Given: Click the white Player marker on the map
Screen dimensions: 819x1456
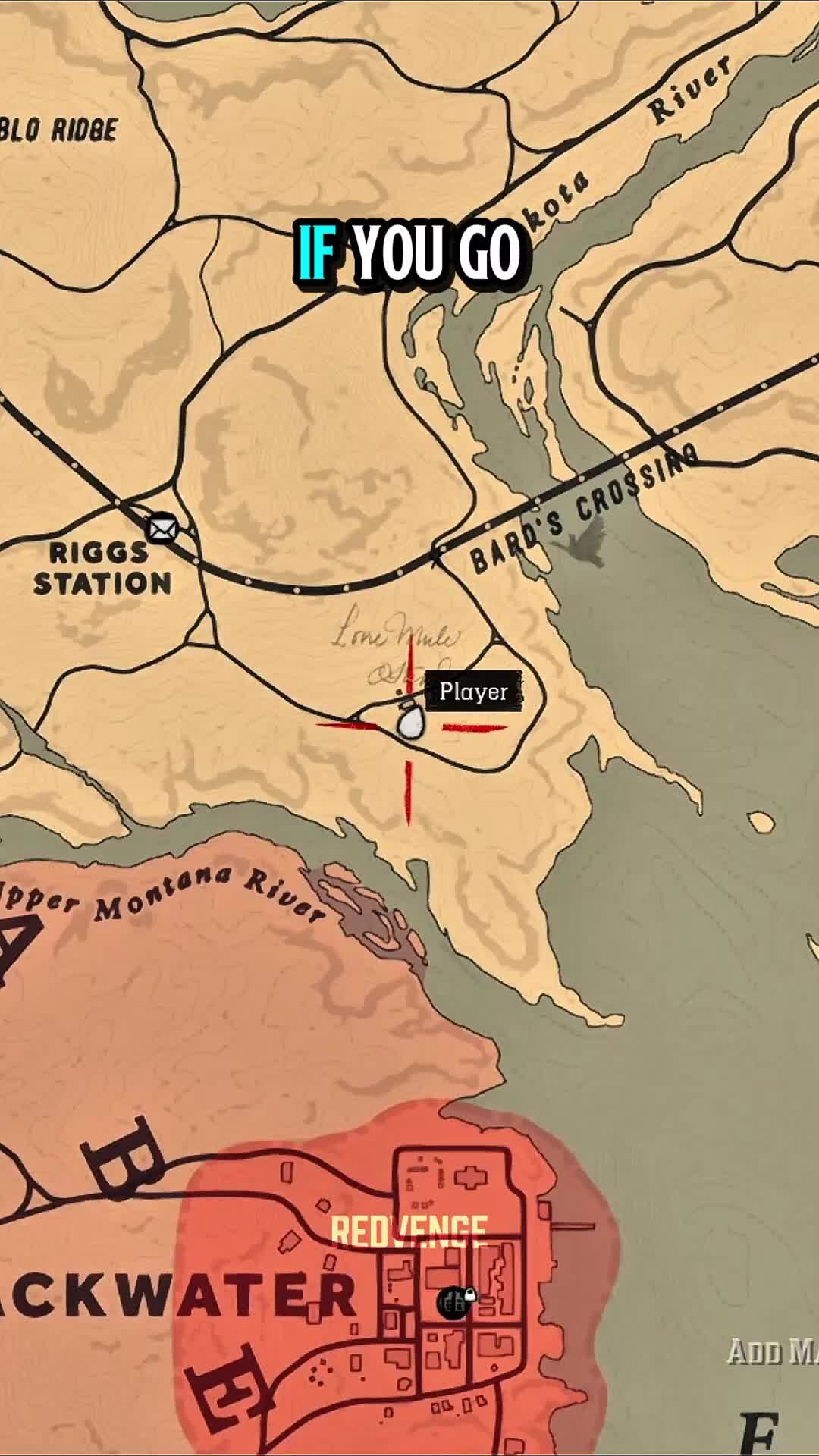Looking at the screenshot, I should click(410, 721).
